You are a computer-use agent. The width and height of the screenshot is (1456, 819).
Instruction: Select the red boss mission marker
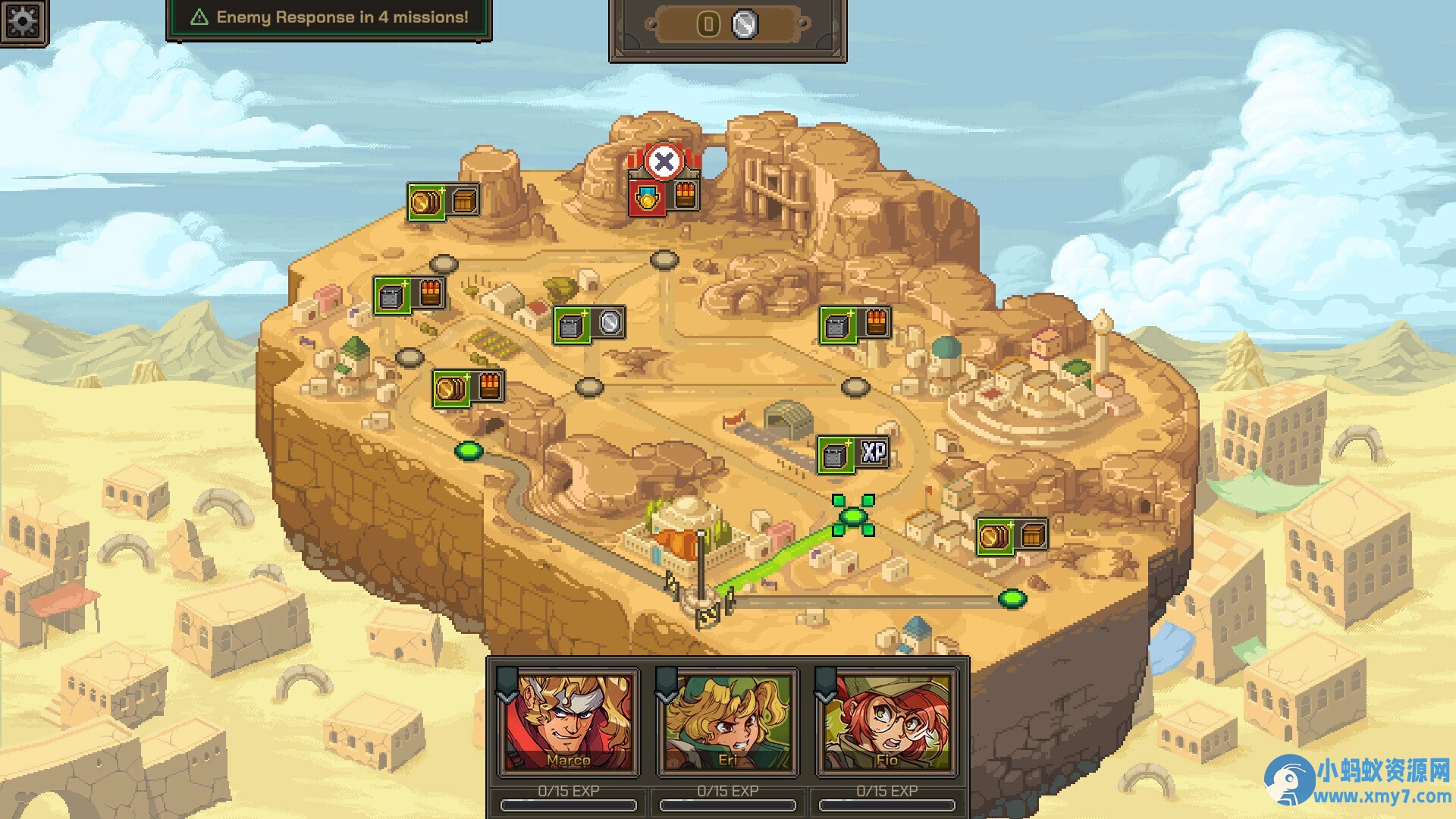(664, 182)
